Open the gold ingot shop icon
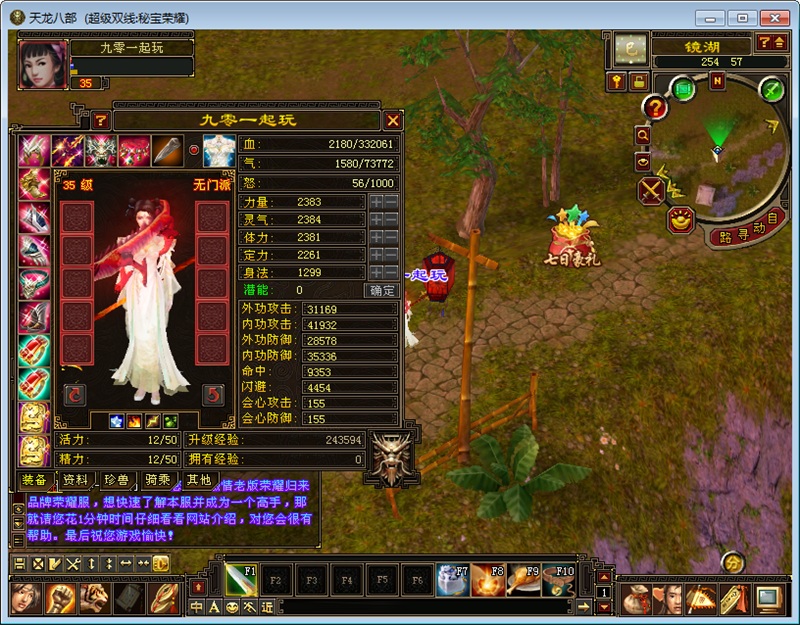The width and height of the screenshot is (800, 625). click(682, 219)
